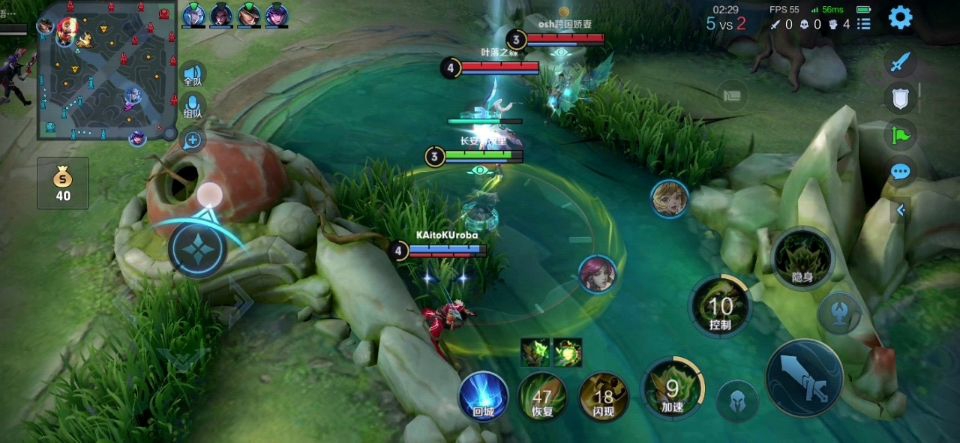
Task: Toggle the 组队 microphone button
Action: (192, 107)
